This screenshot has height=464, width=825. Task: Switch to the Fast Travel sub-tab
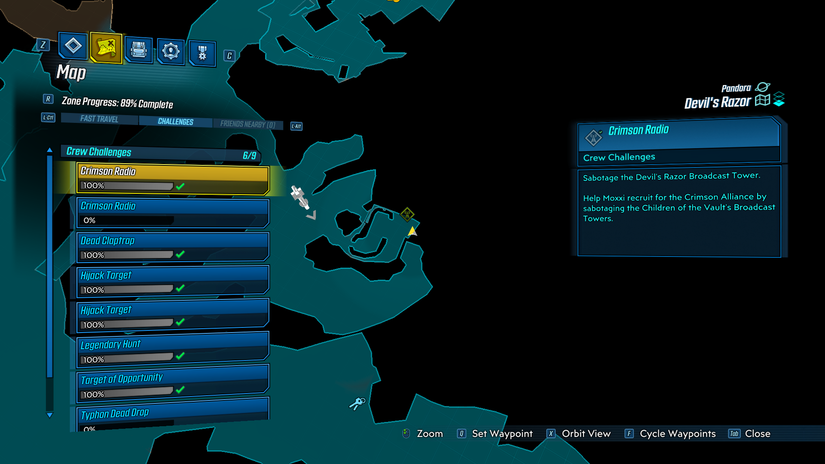(90, 121)
